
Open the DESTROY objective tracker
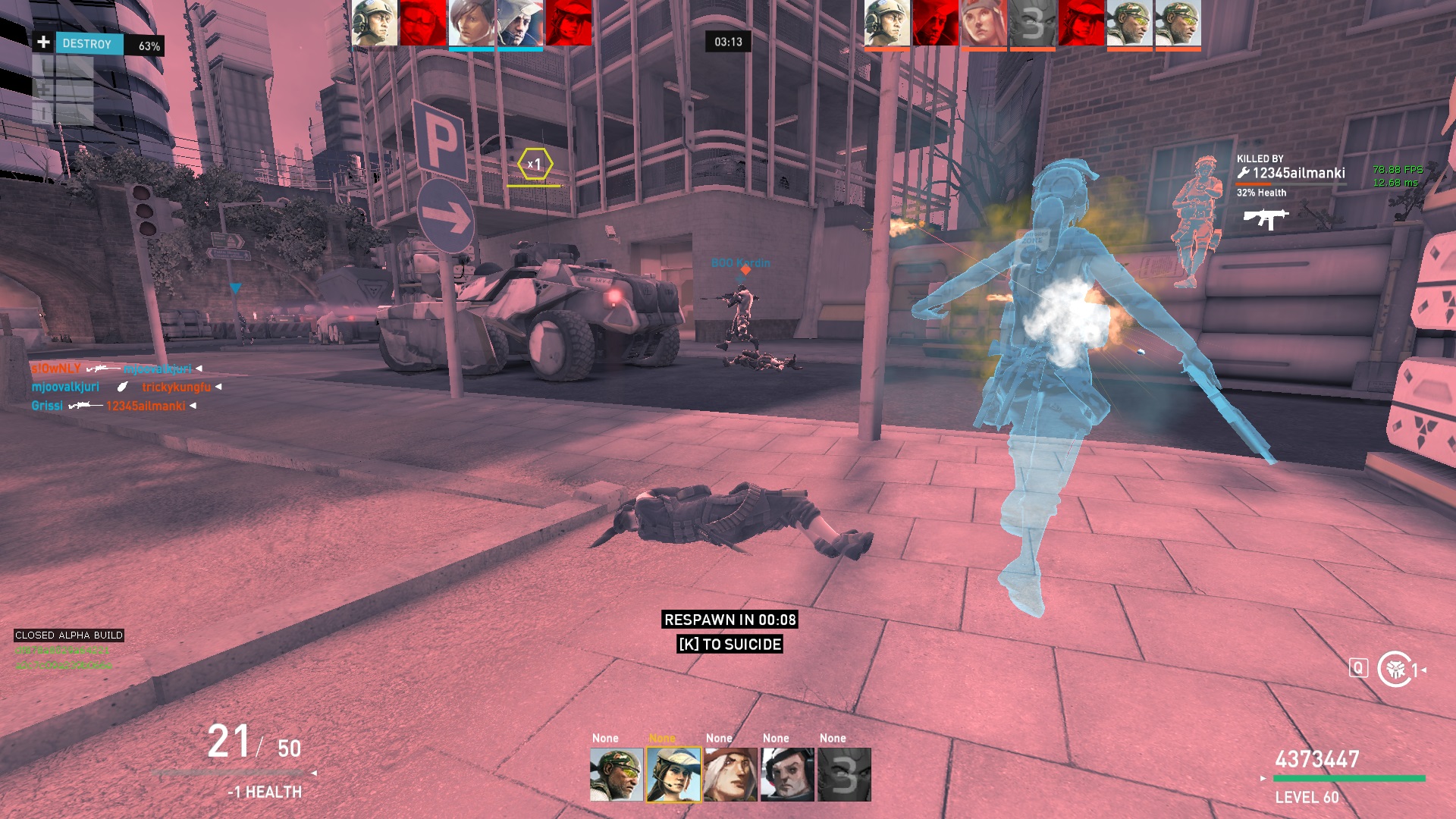coord(88,44)
